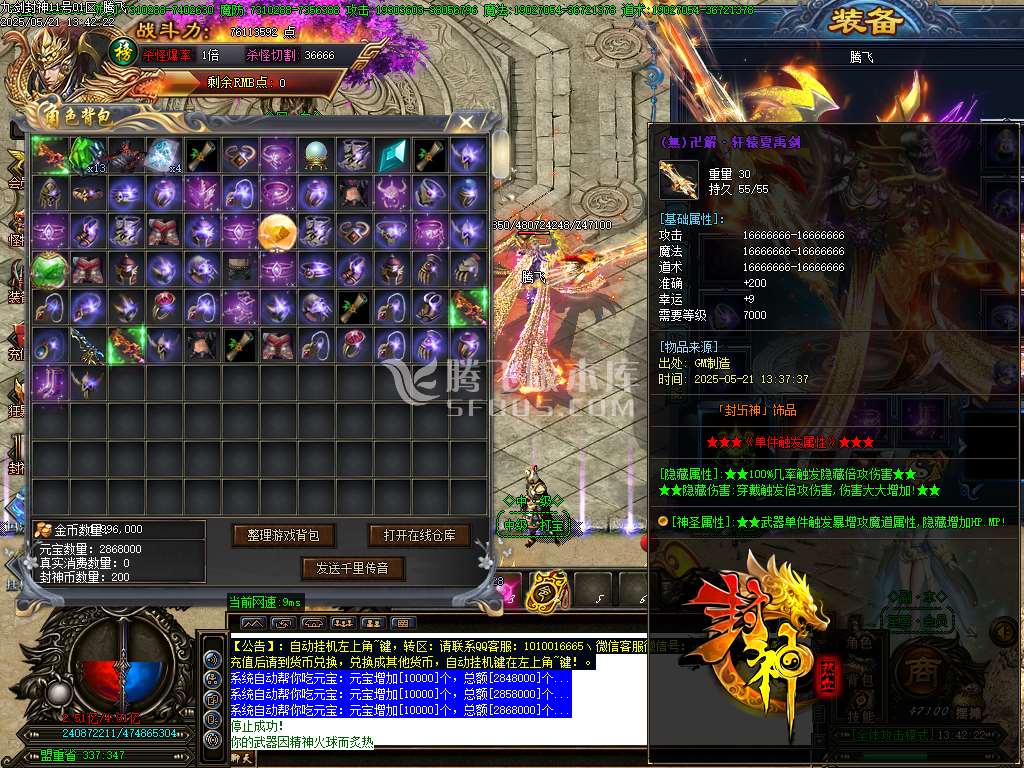Screen dimensions: 1024x768
Task: Click the green 榜 ranking badge
Action: coord(122,50)
